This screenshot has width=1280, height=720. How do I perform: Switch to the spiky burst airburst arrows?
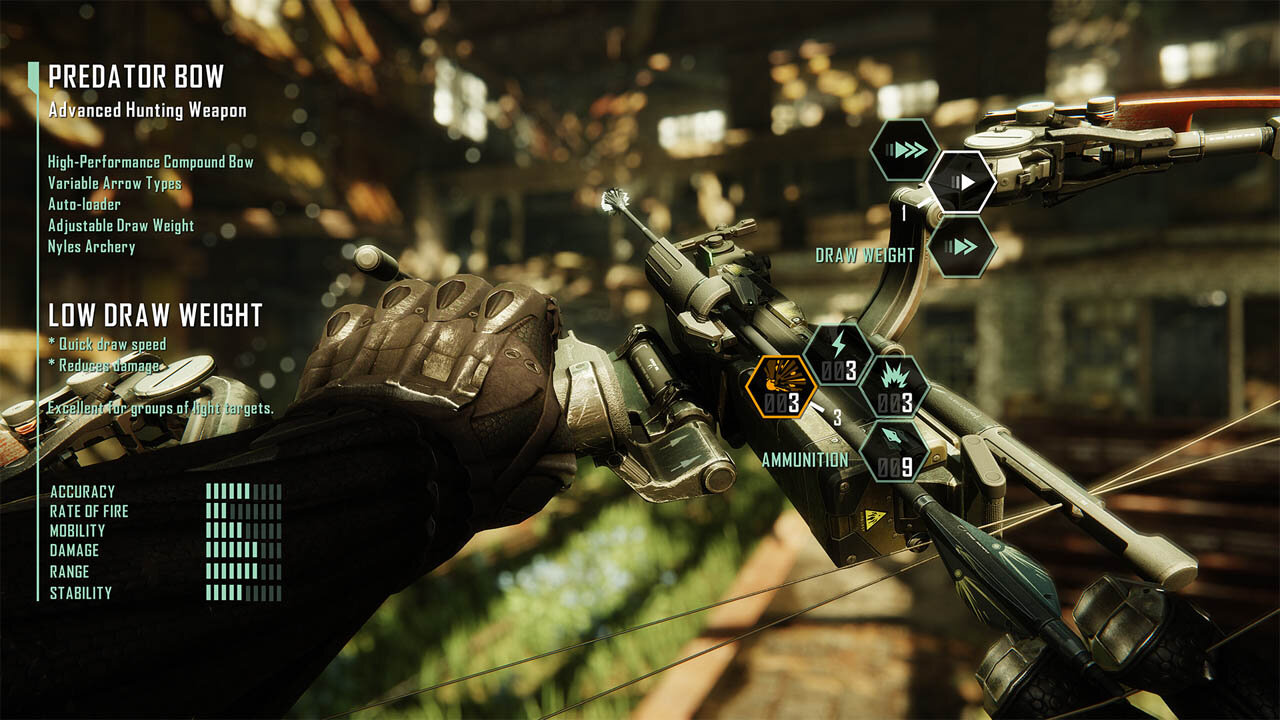click(894, 387)
